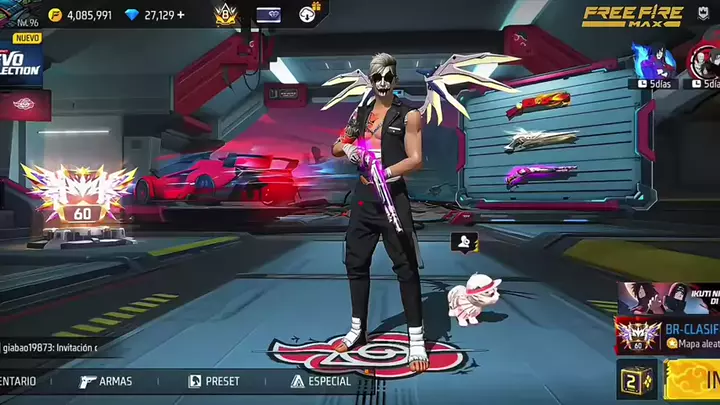720x405 pixels.
Task: Open the NUEVO Evo Collection banner
Action: click(20, 58)
